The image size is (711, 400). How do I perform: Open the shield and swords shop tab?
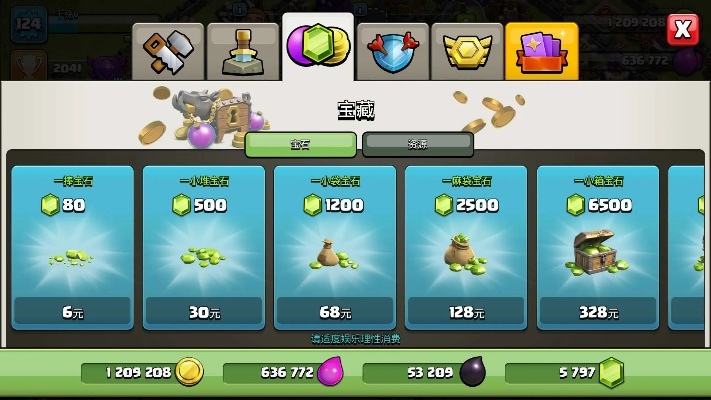[393, 50]
